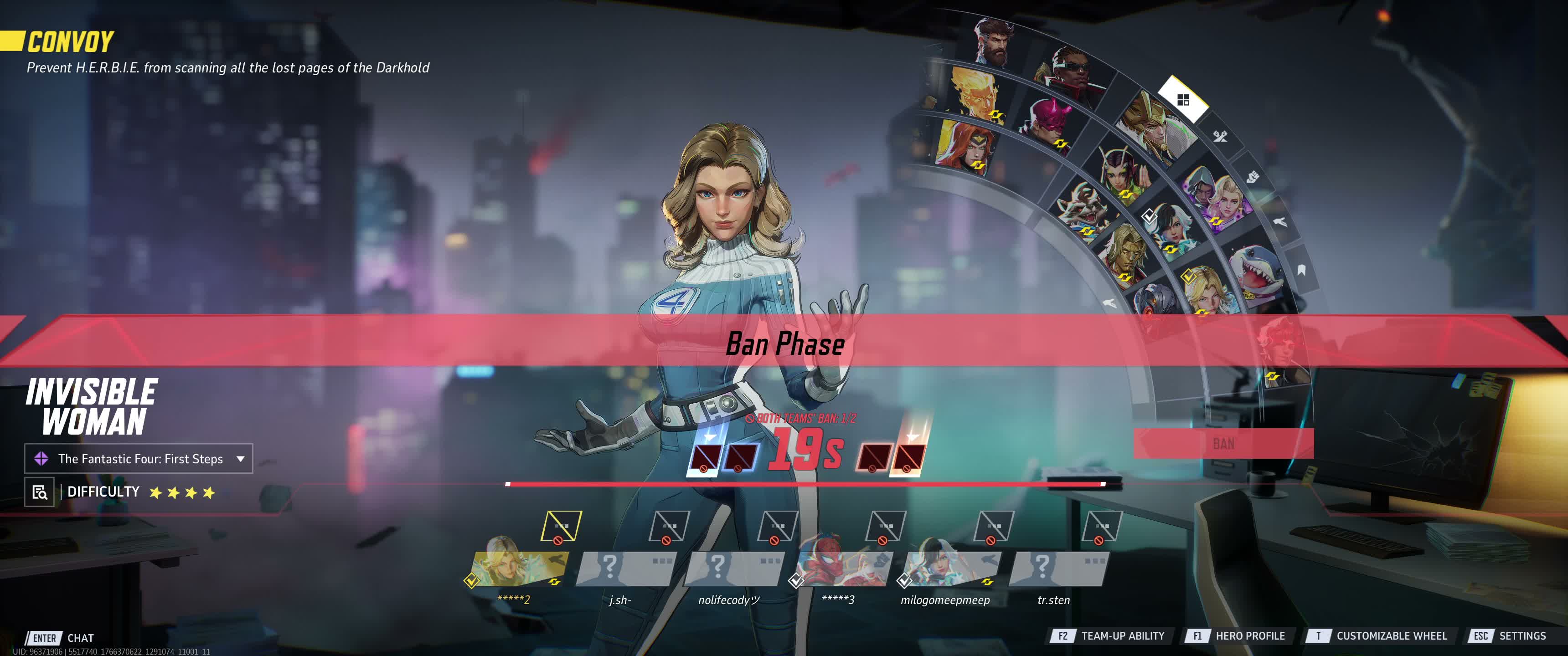Switch to the bookmark filter tab
The image size is (1568, 656).
pyautogui.click(x=1301, y=270)
